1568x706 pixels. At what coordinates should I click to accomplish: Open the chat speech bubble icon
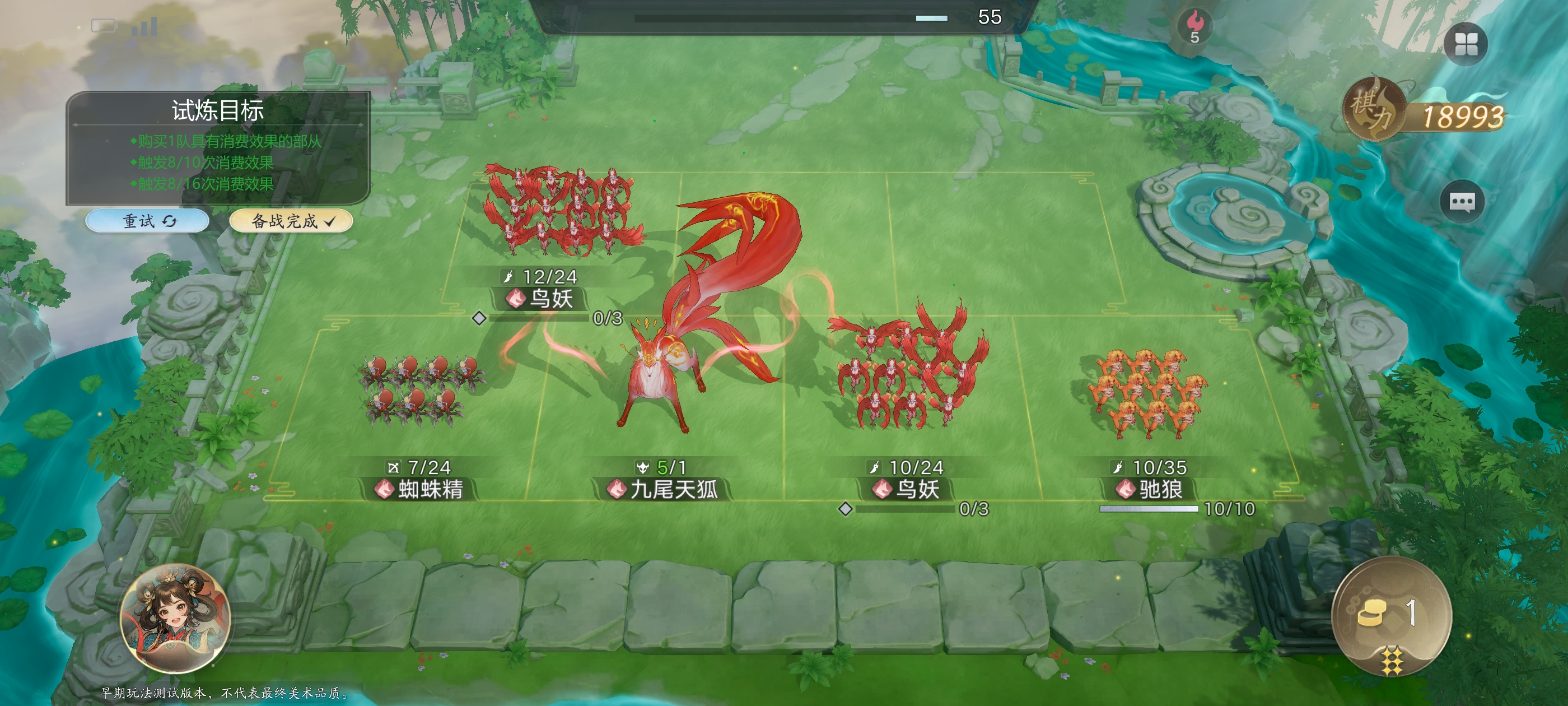[1462, 202]
